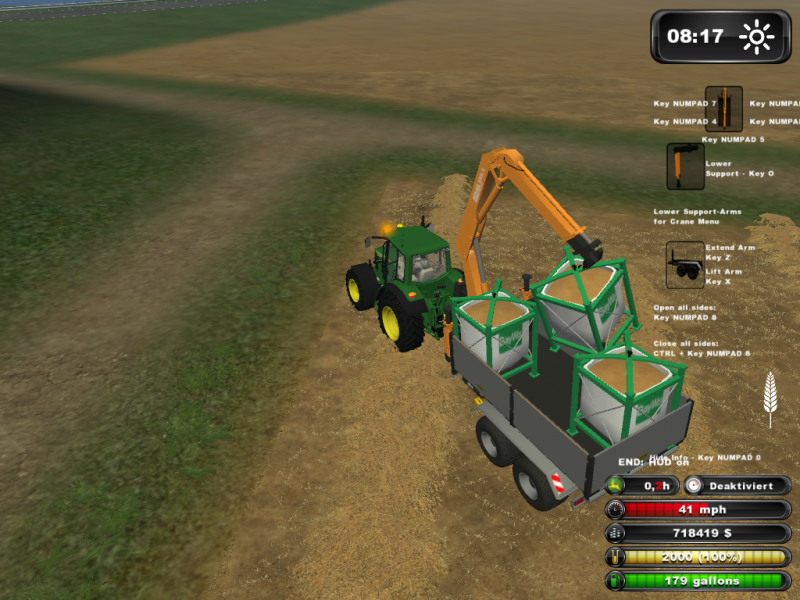Click the wheat crop icon
800x600 pixels.
point(769,398)
